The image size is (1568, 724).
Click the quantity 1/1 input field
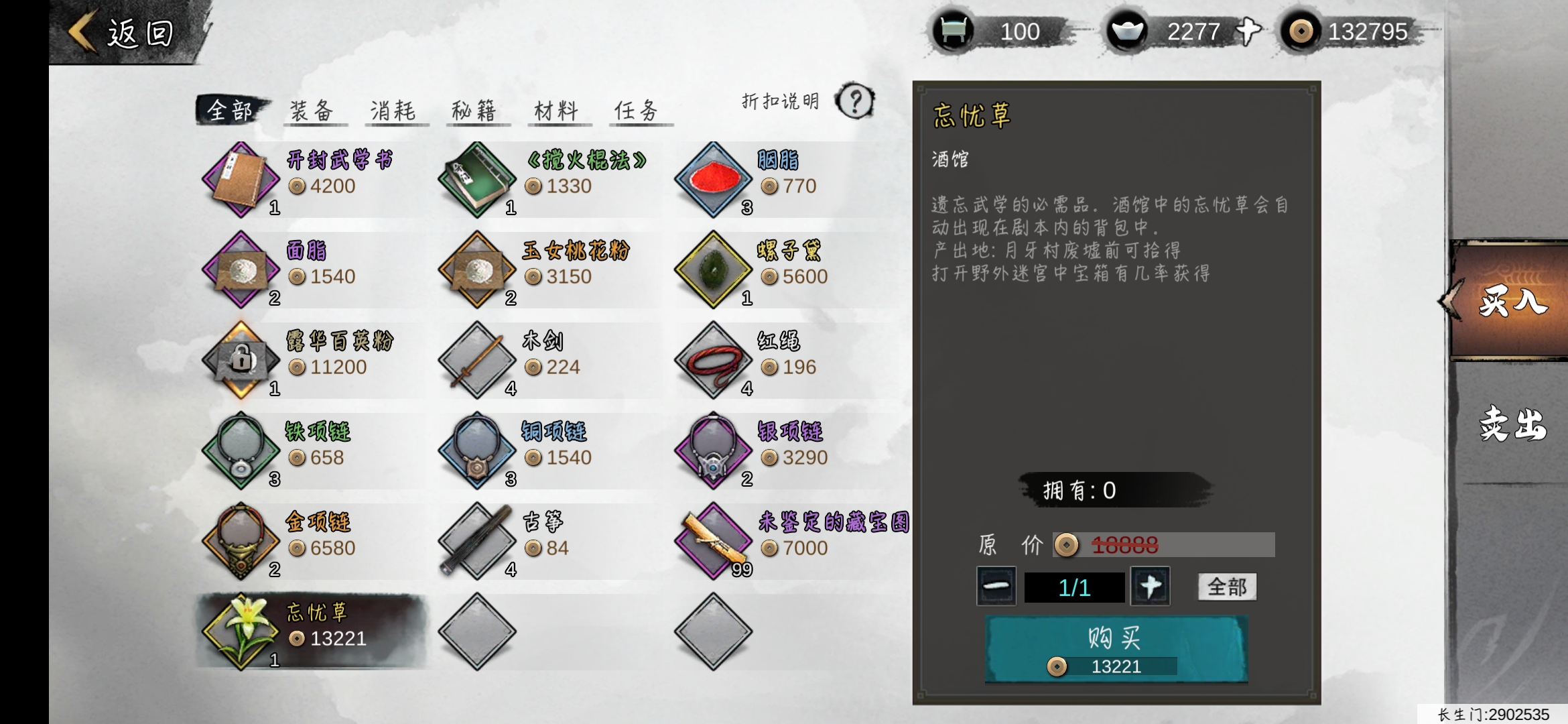click(x=1073, y=587)
